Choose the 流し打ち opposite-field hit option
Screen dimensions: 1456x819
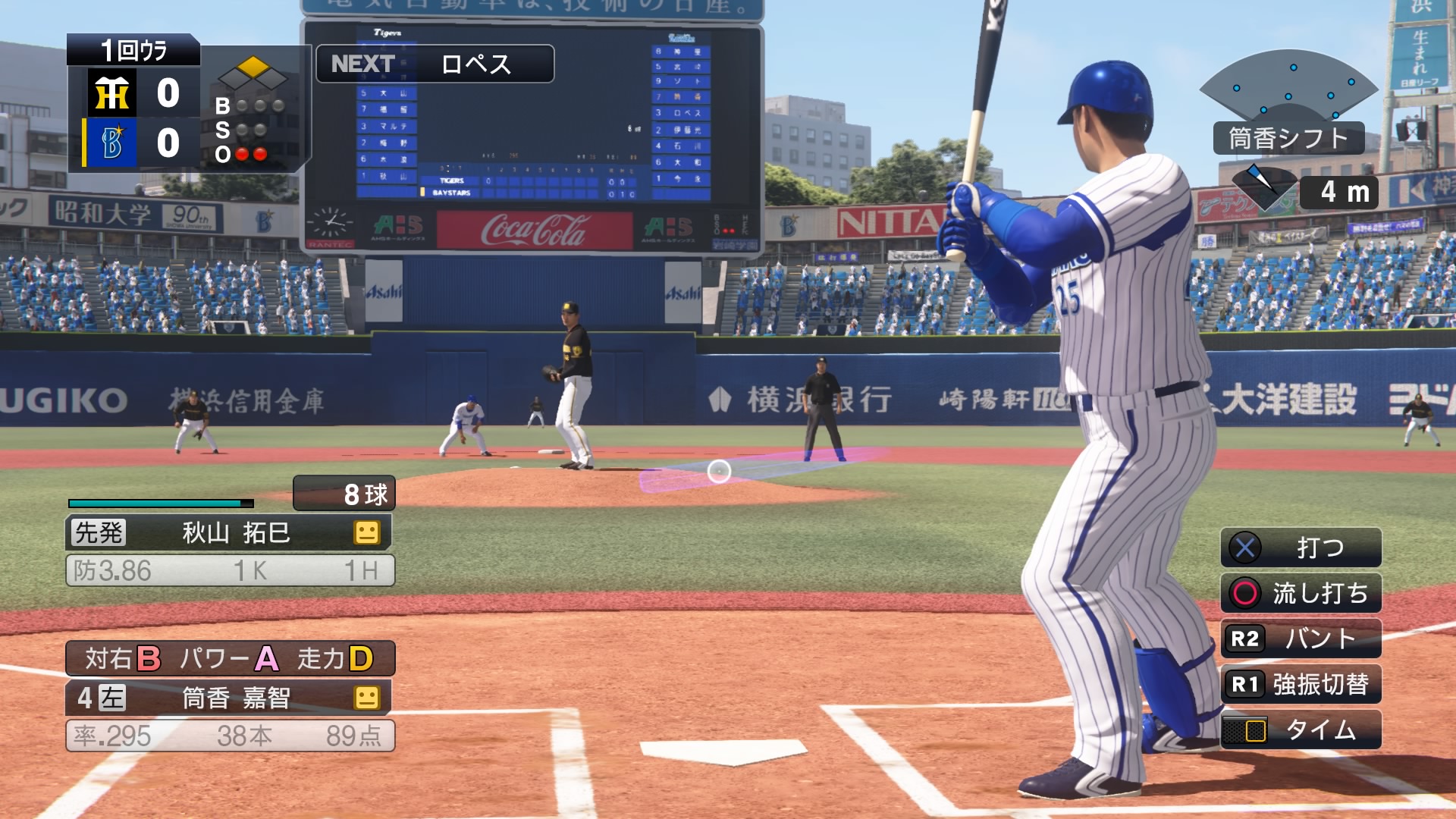click(1301, 593)
